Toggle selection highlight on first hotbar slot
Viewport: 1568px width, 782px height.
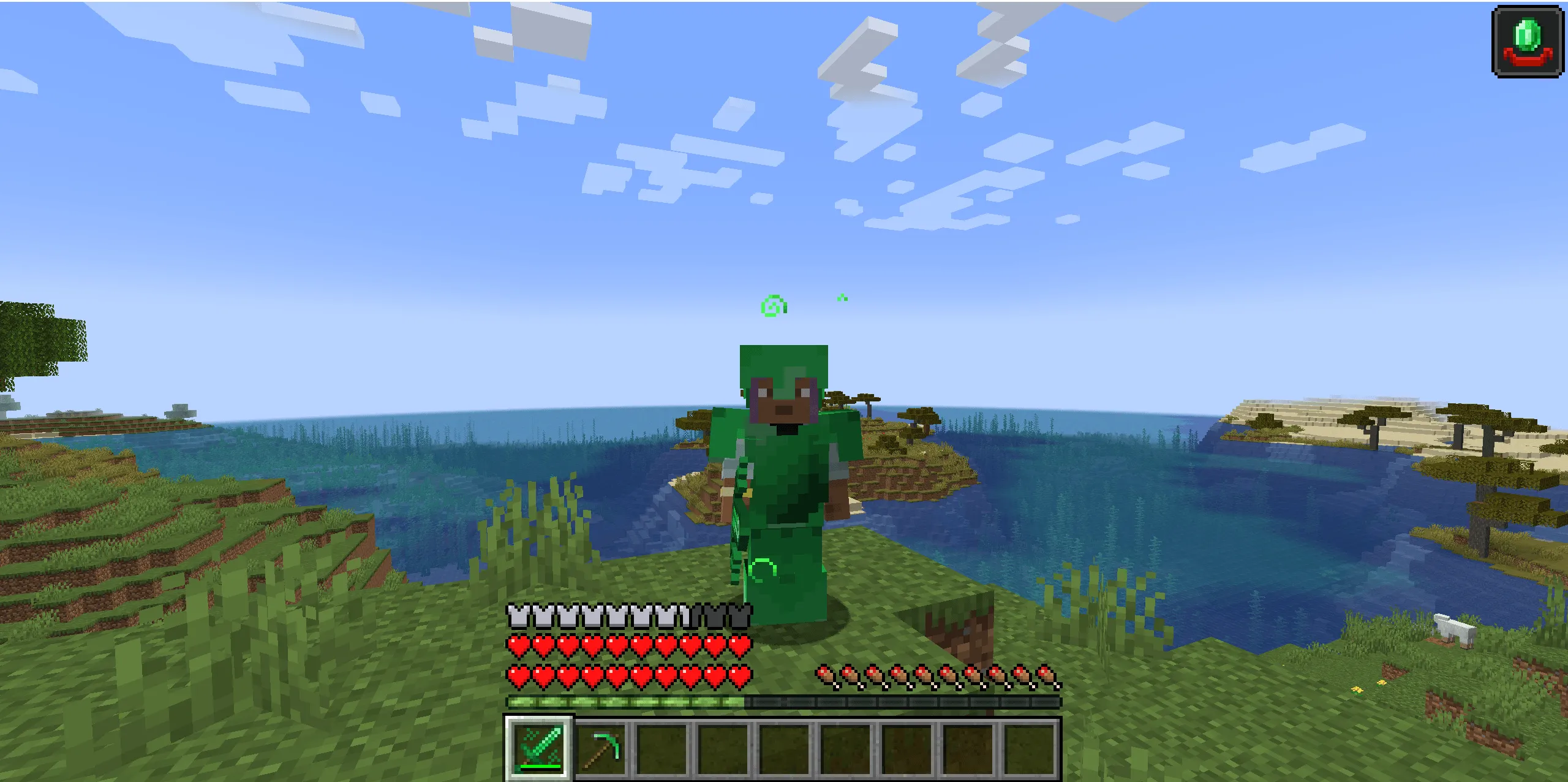pos(538,753)
